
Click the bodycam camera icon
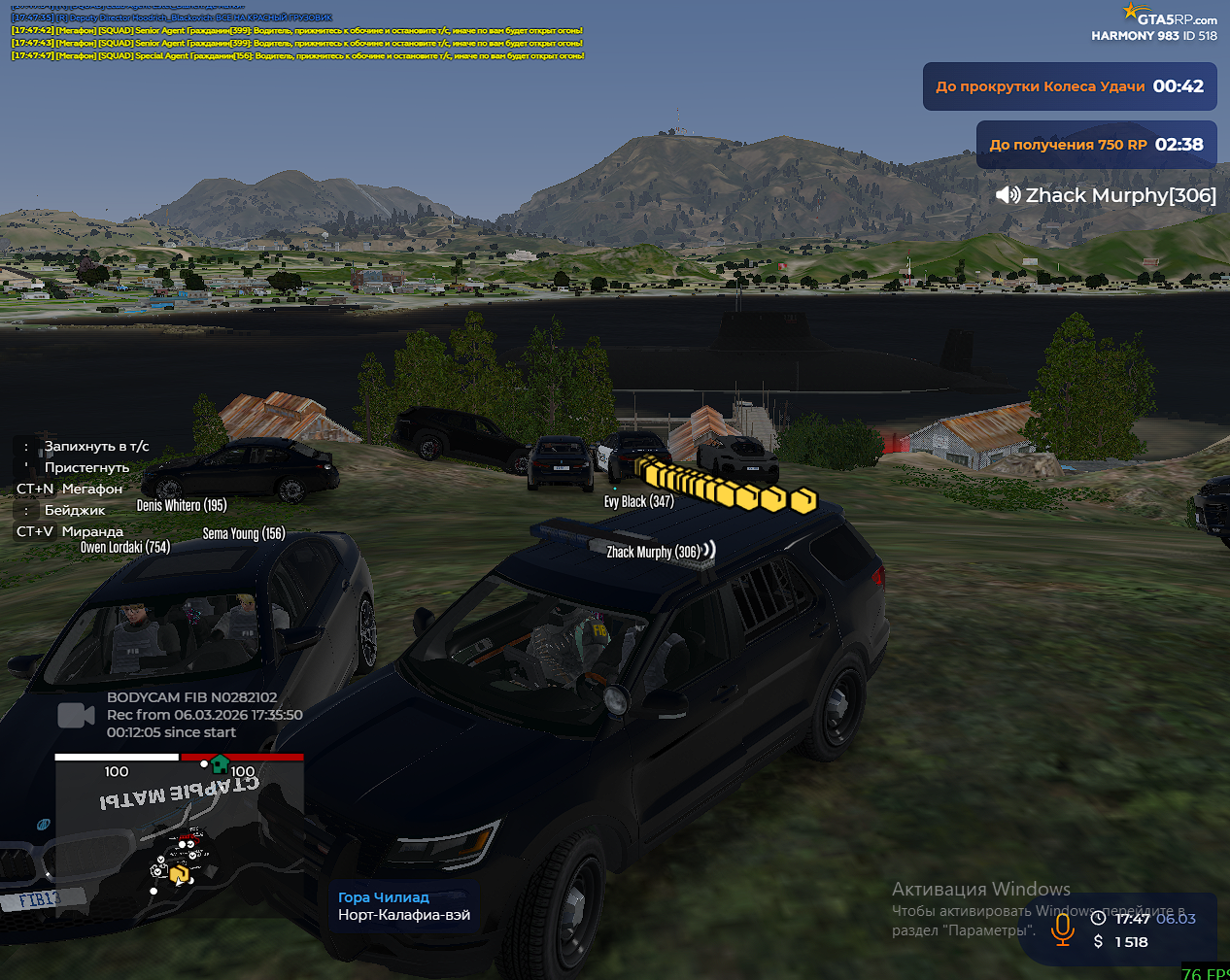click(x=76, y=715)
